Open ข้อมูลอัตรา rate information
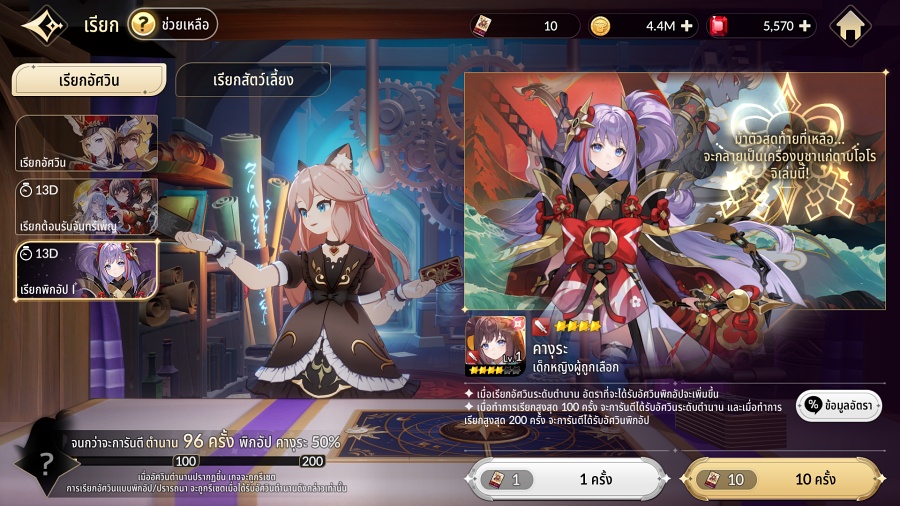Image resolution: width=900 pixels, height=506 pixels. coord(838,404)
